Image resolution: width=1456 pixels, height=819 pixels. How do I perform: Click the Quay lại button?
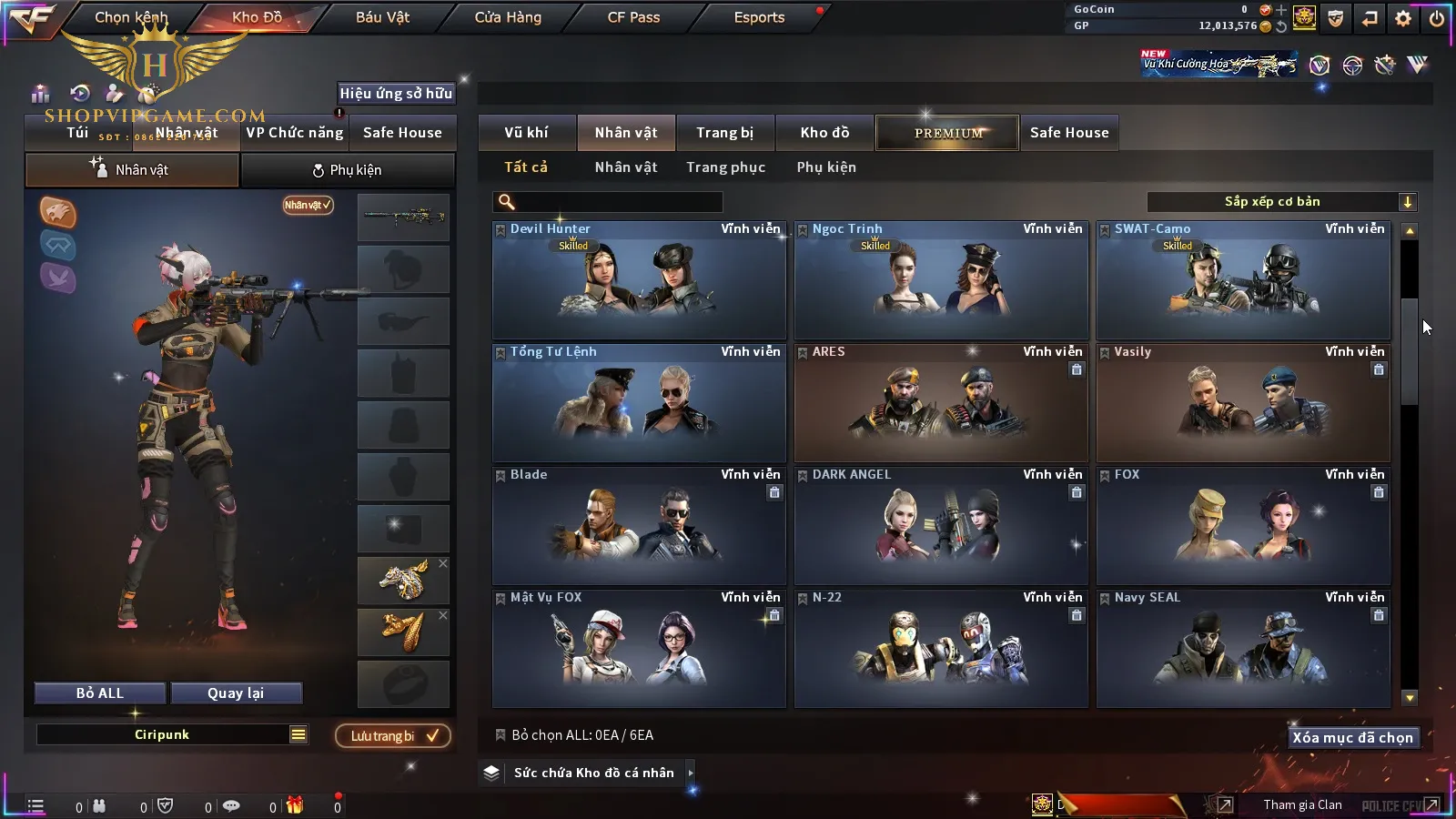pyautogui.click(x=236, y=693)
